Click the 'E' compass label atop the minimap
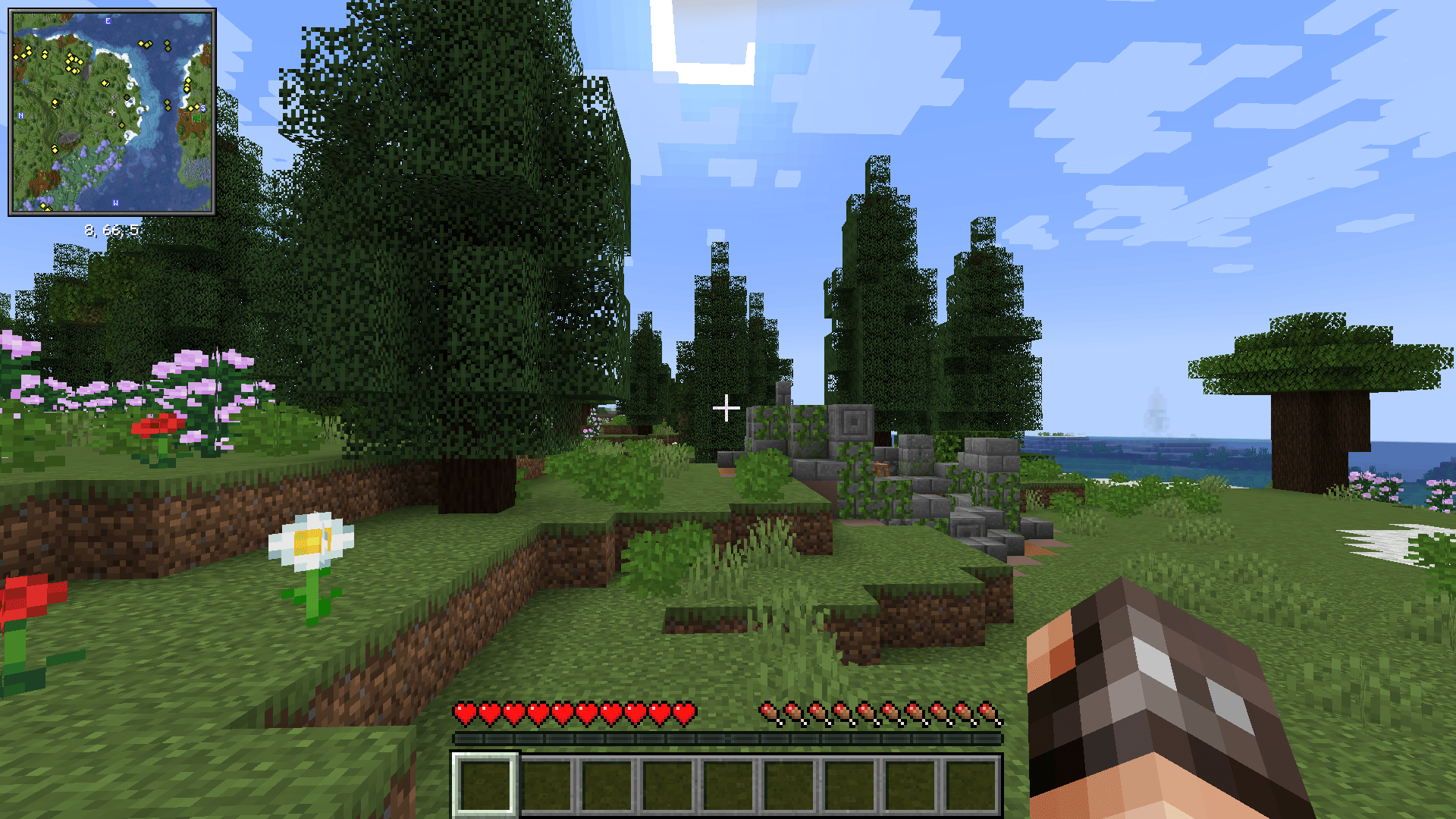The width and height of the screenshot is (1456, 819). point(107,20)
